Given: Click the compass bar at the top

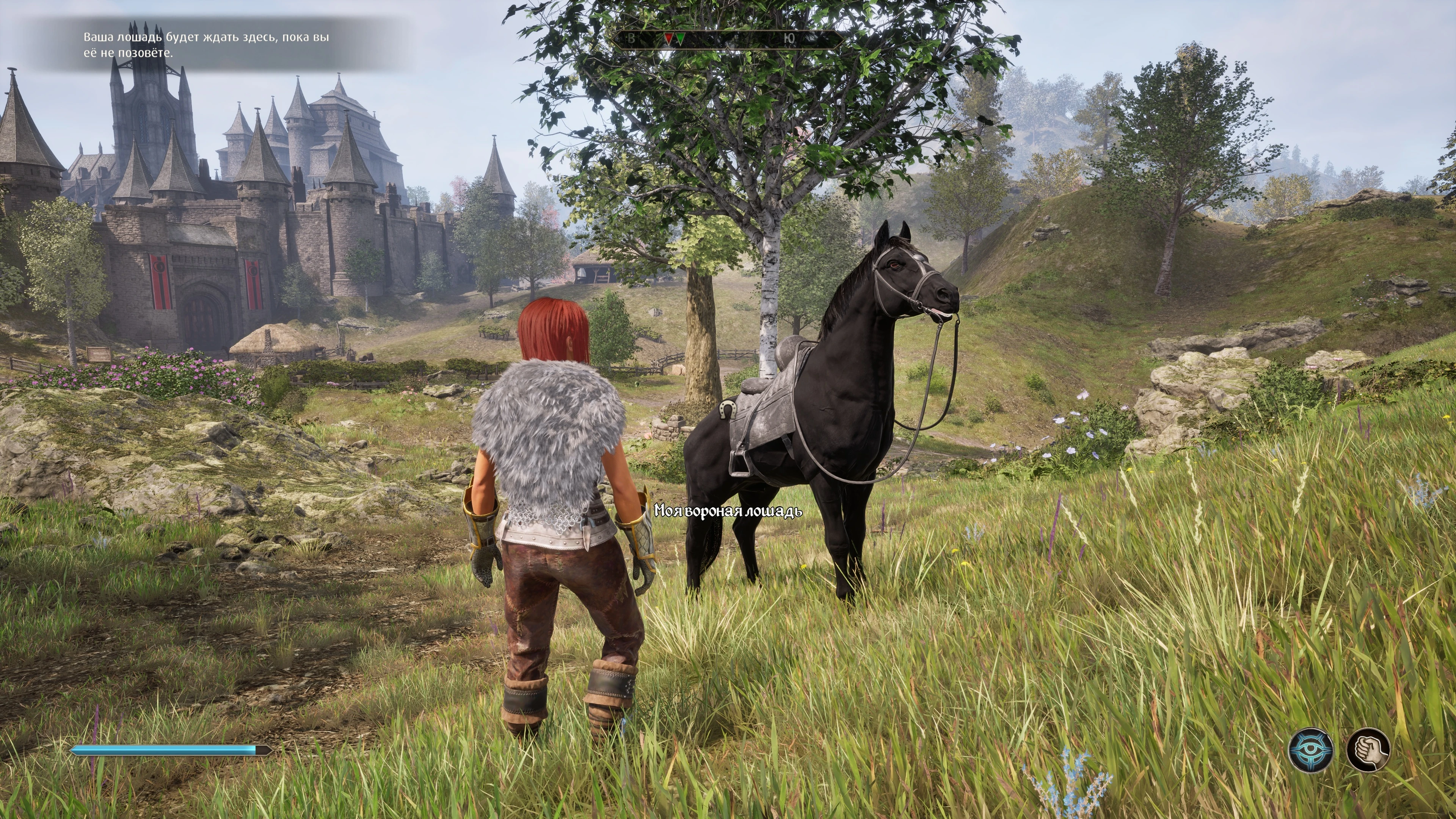Looking at the screenshot, I should pos(730,39).
